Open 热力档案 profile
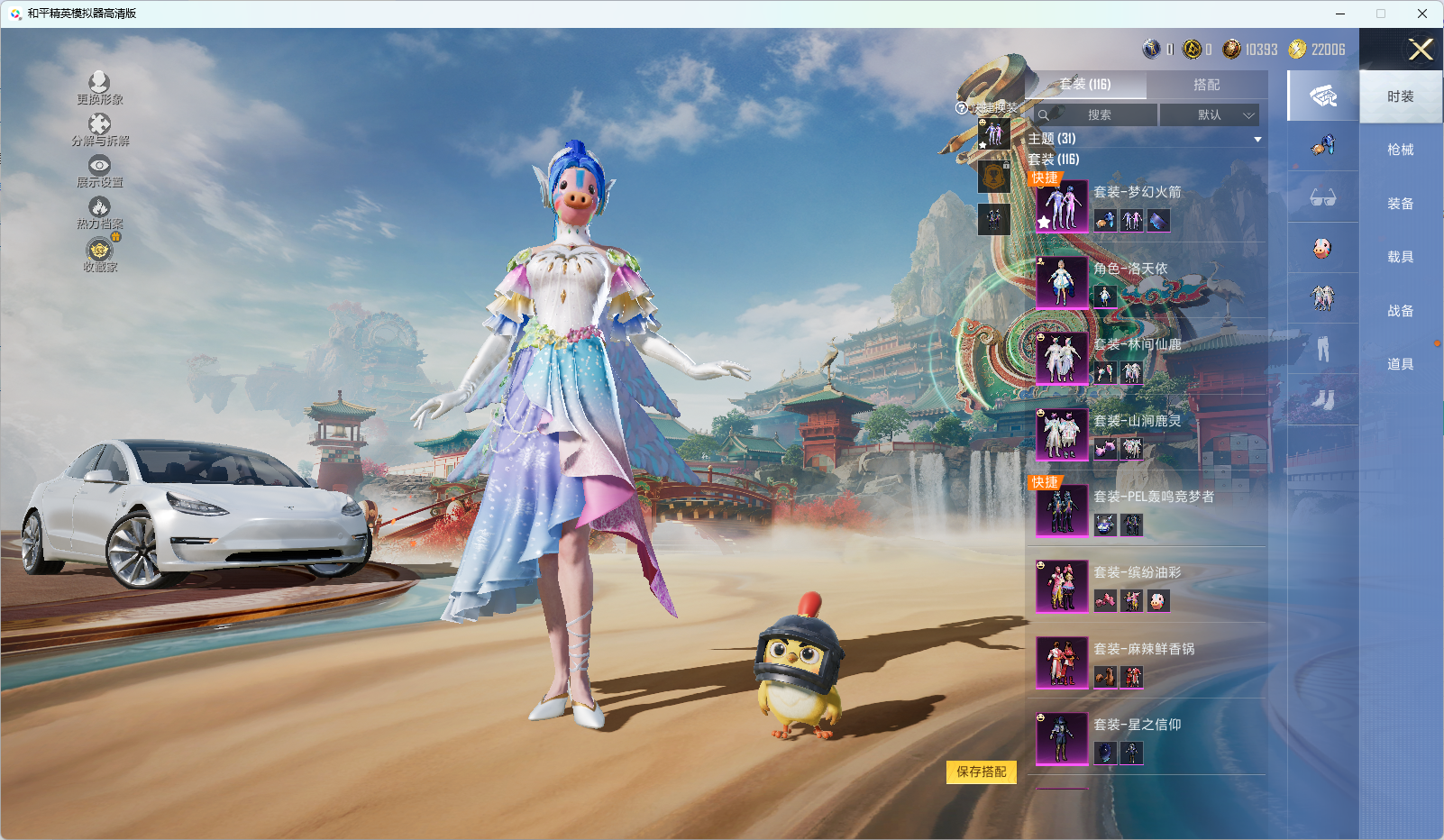The image size is (1444, 840). coord(99,213)
